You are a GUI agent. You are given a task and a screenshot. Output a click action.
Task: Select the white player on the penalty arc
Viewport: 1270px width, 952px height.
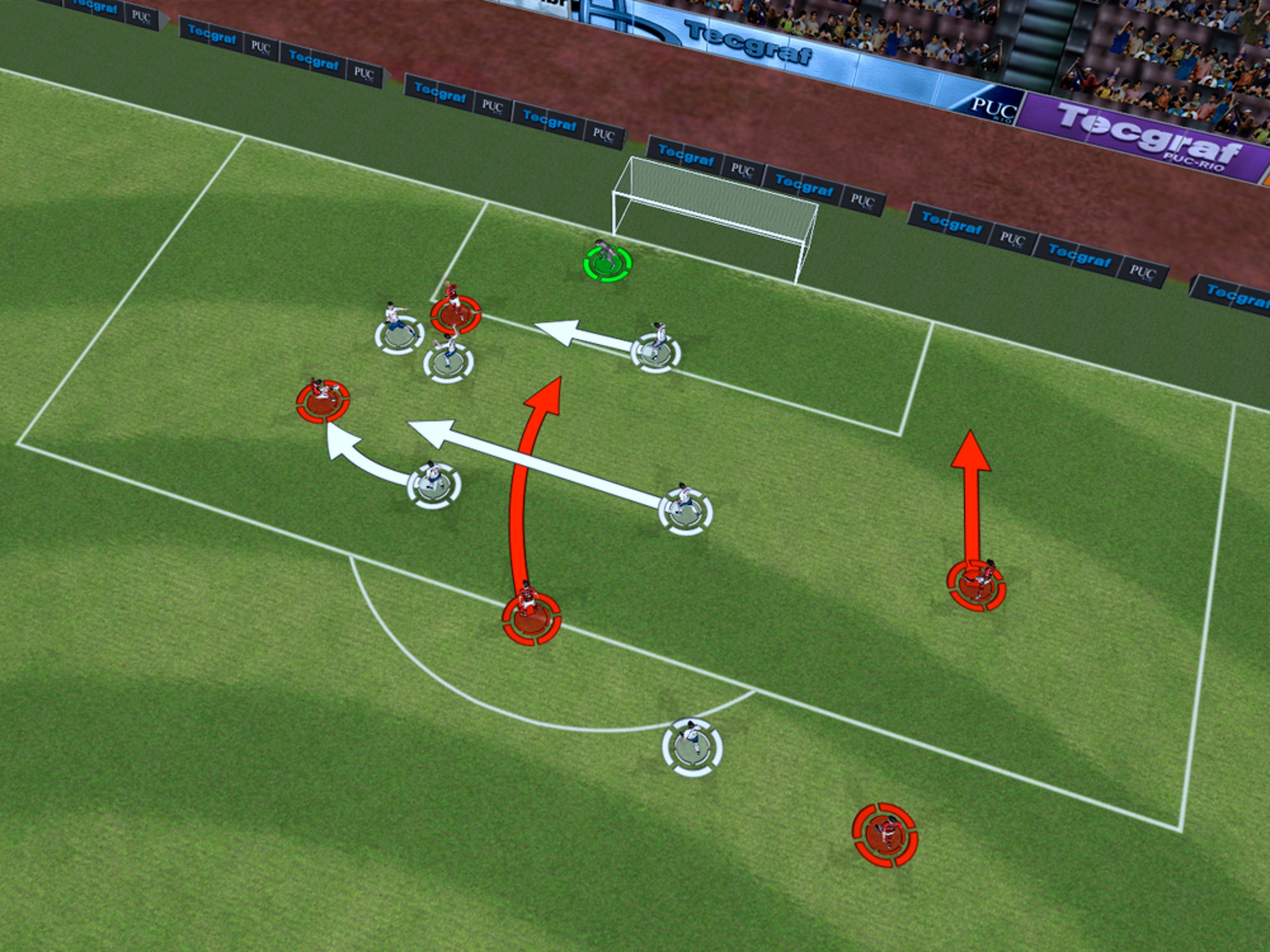click(692, 746)
